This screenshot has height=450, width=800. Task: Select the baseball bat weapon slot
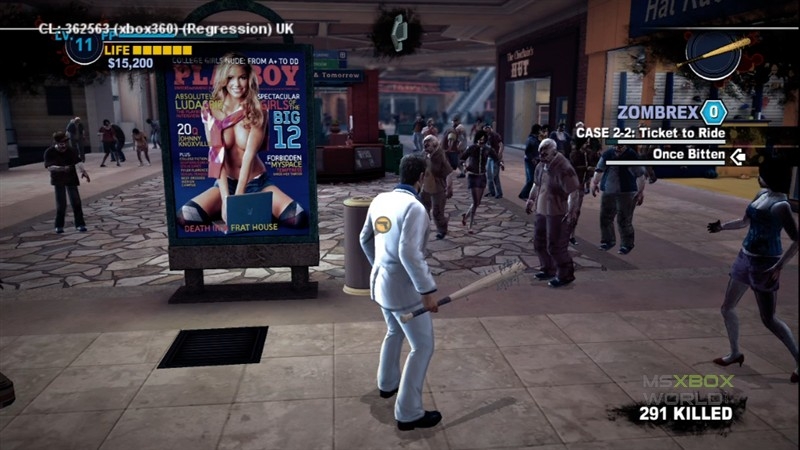pos(716,54)
